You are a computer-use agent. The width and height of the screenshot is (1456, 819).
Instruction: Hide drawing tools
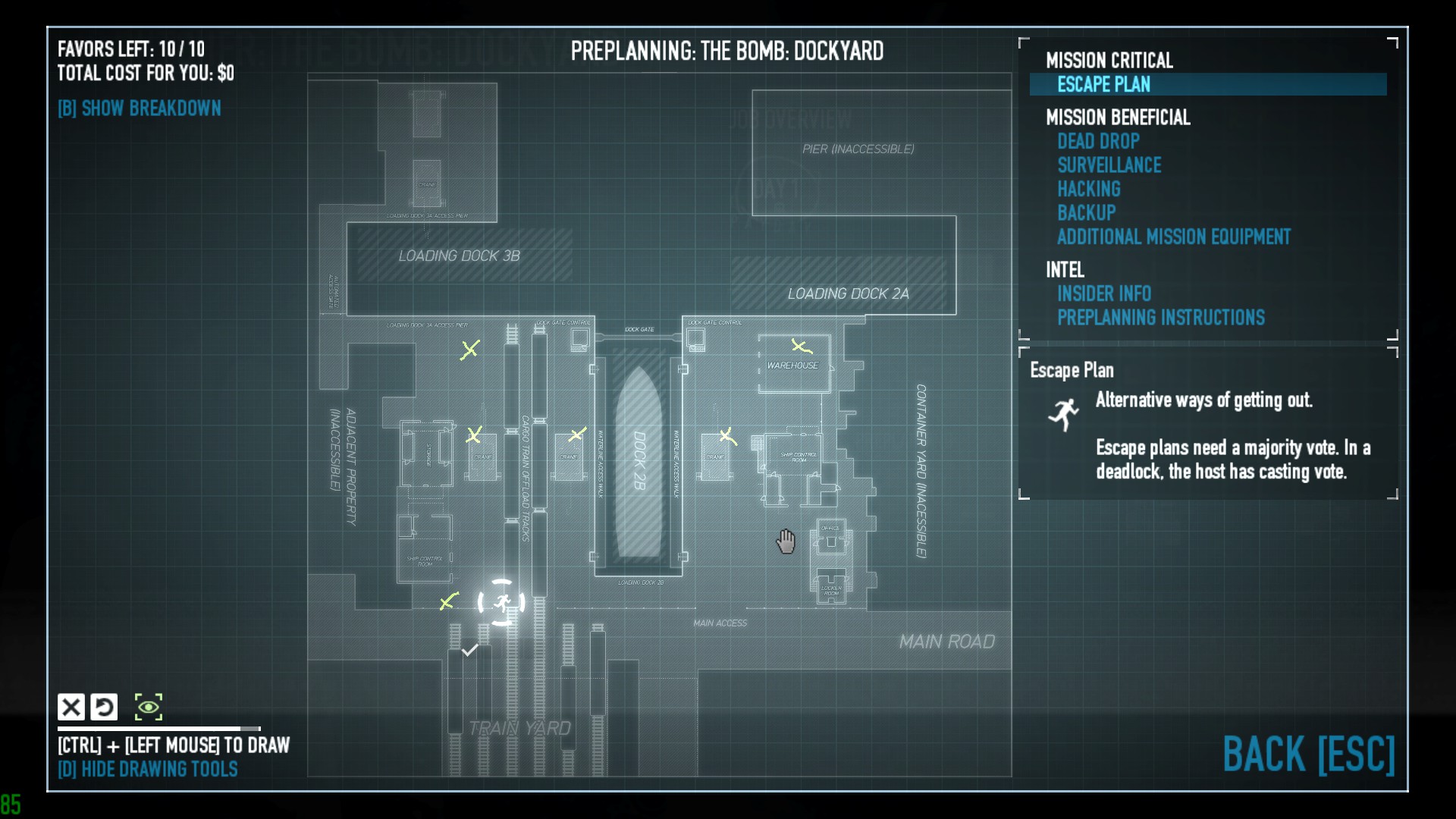click(148, 769)
